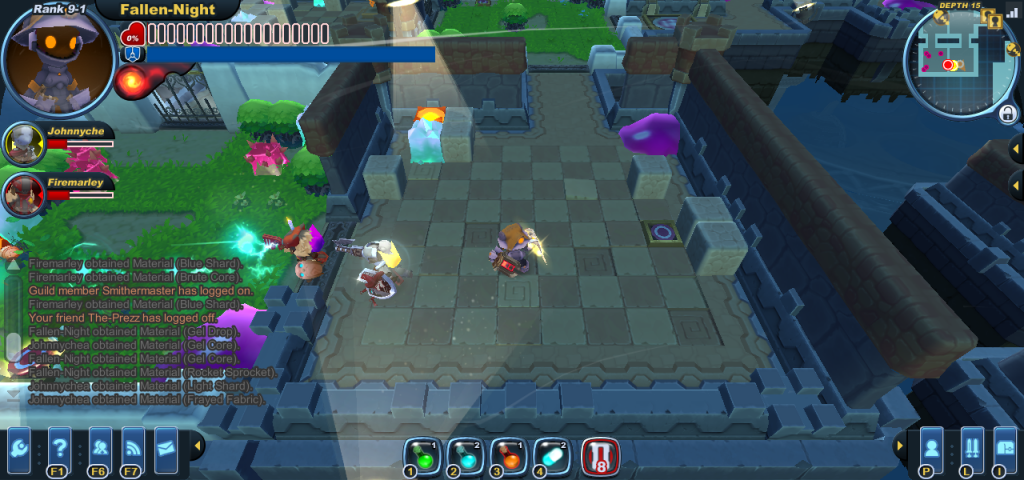The width and height of the screenshot is (1024, 480).
Task: Open the wrench options menu
Action: click(x=20, y=444)
